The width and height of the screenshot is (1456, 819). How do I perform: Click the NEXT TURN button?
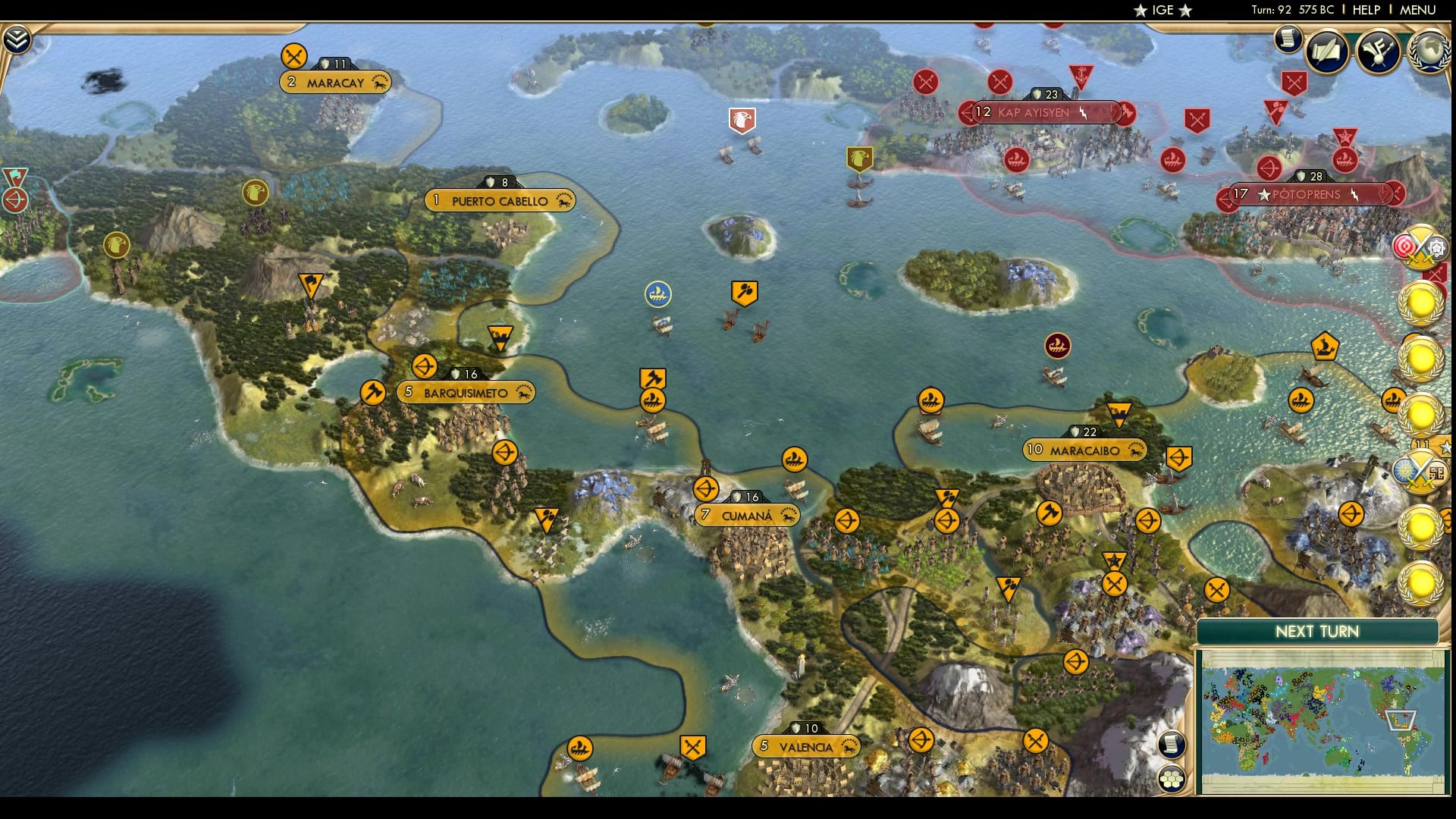[x=1317, y=632]
